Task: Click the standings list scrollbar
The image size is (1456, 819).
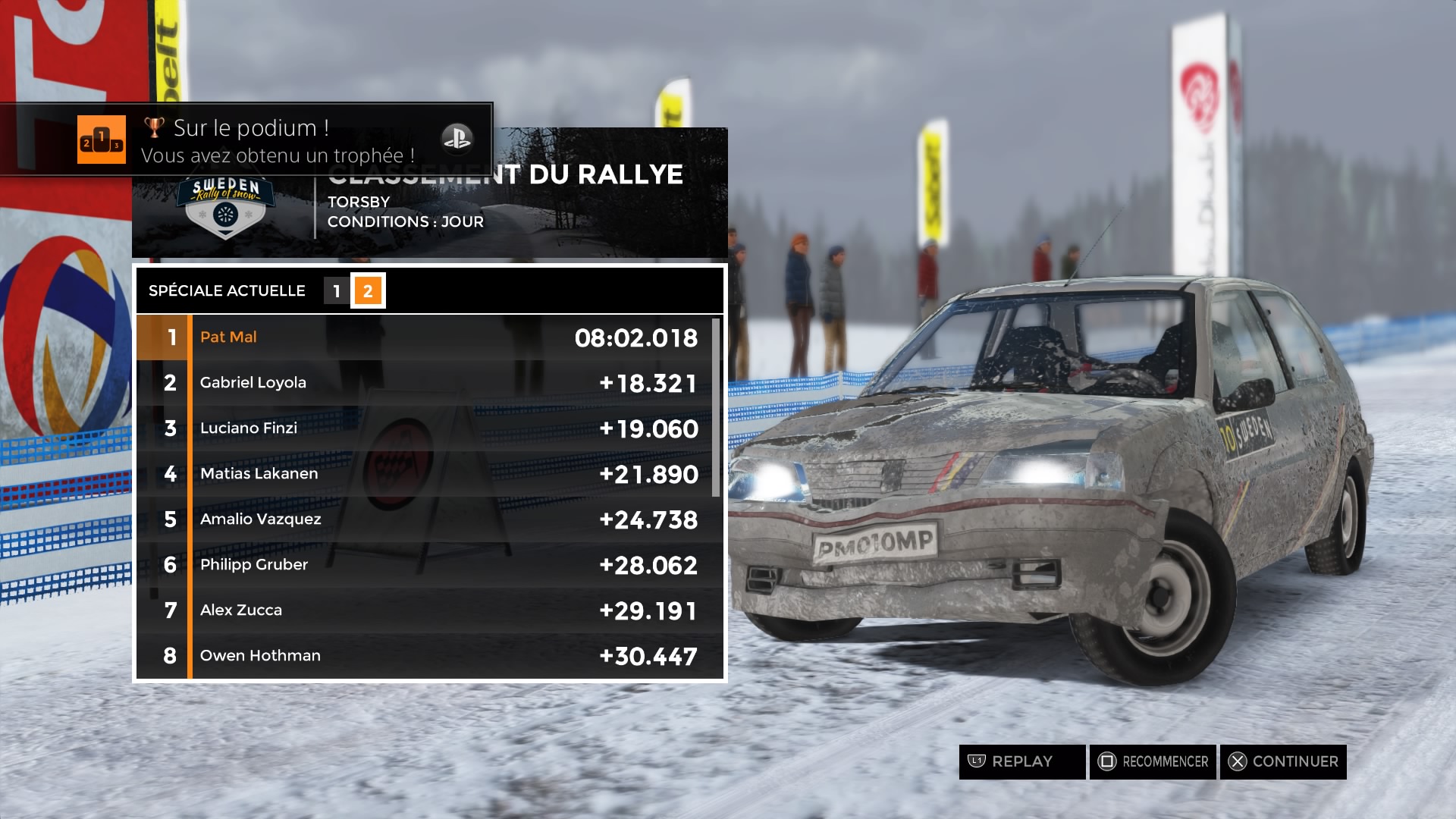Action: tap(715, 408)
